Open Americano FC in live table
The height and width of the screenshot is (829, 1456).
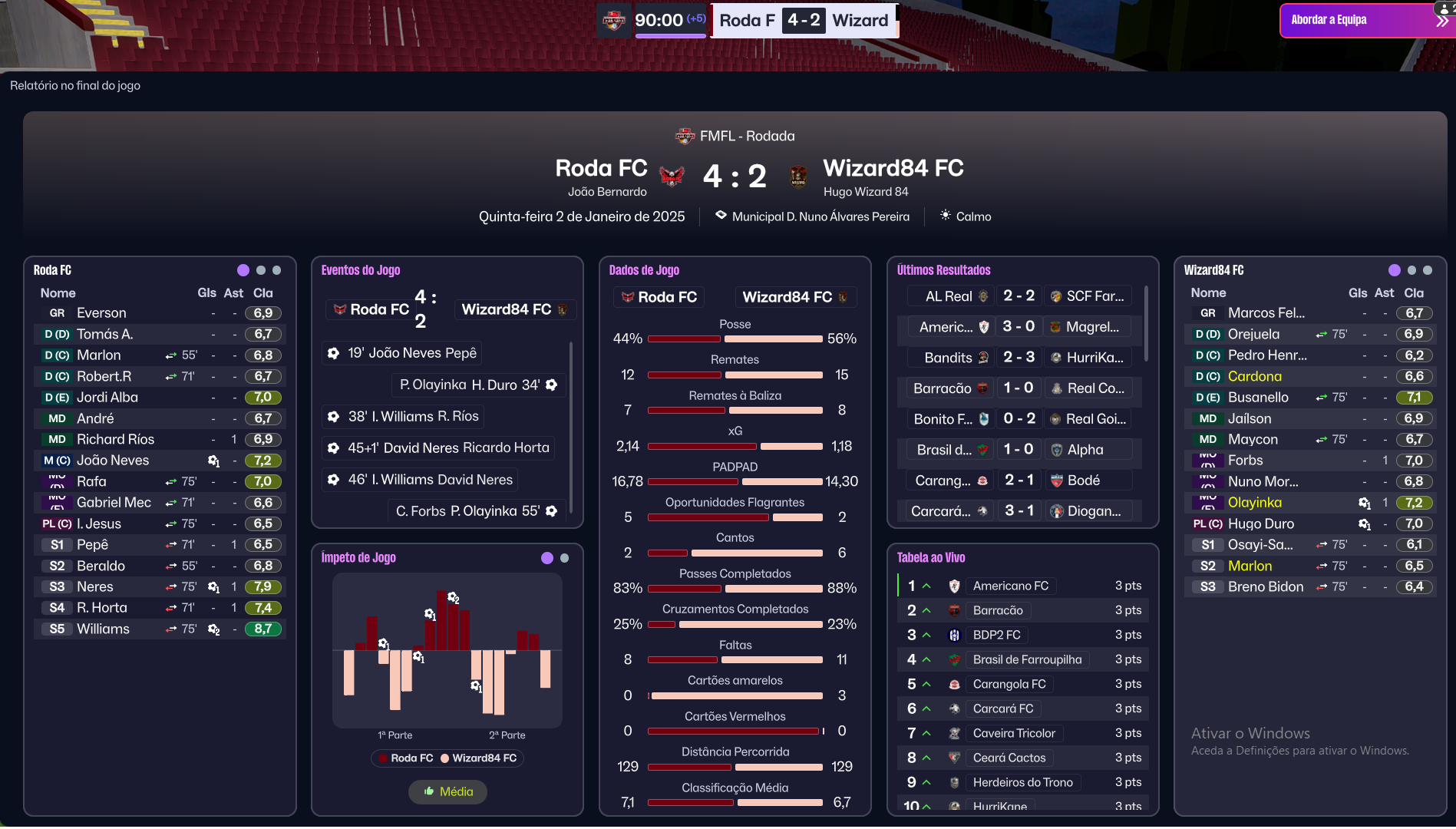1010,586
